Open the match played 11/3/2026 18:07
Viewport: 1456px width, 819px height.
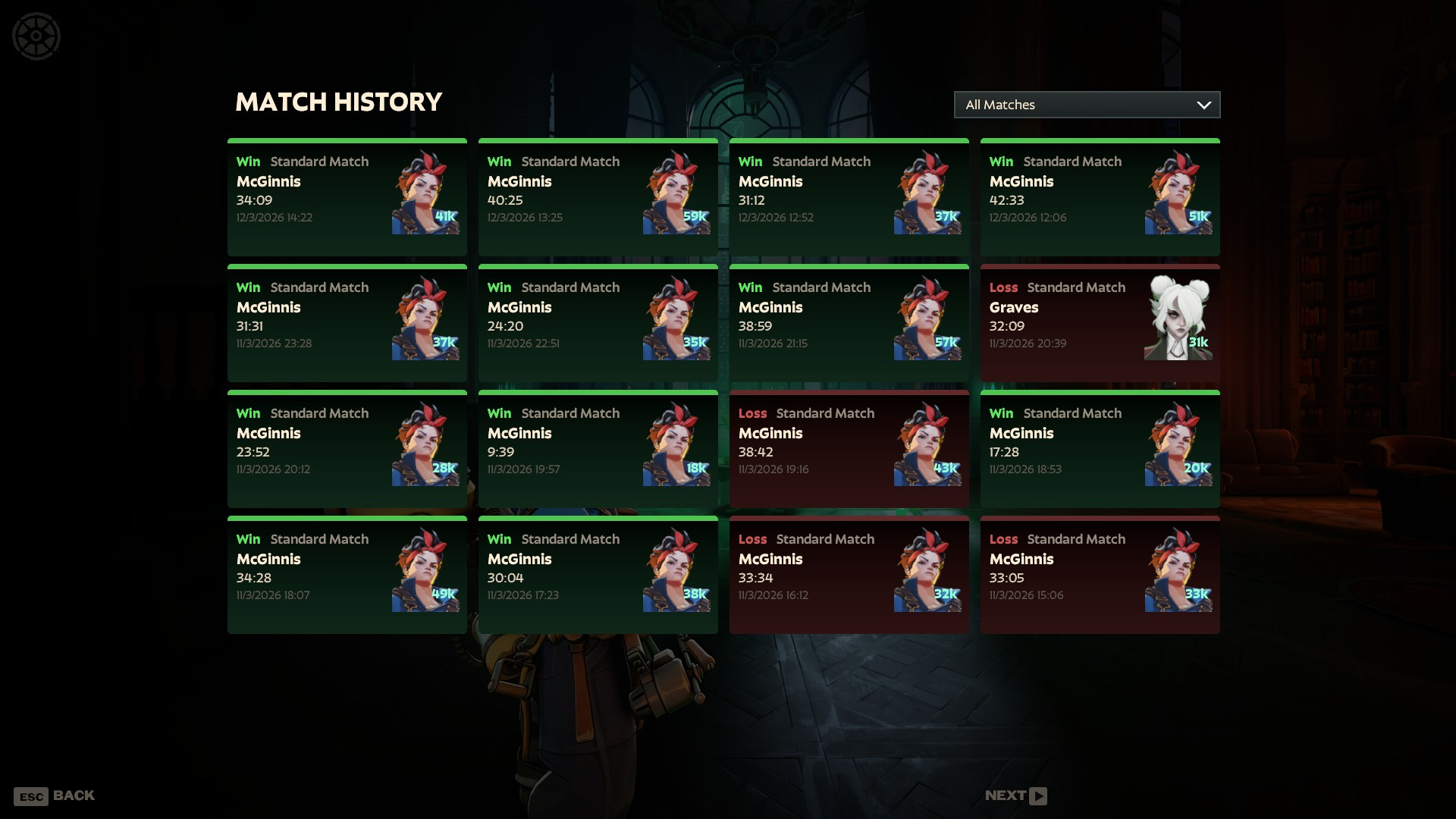click(x=347, y=575)
